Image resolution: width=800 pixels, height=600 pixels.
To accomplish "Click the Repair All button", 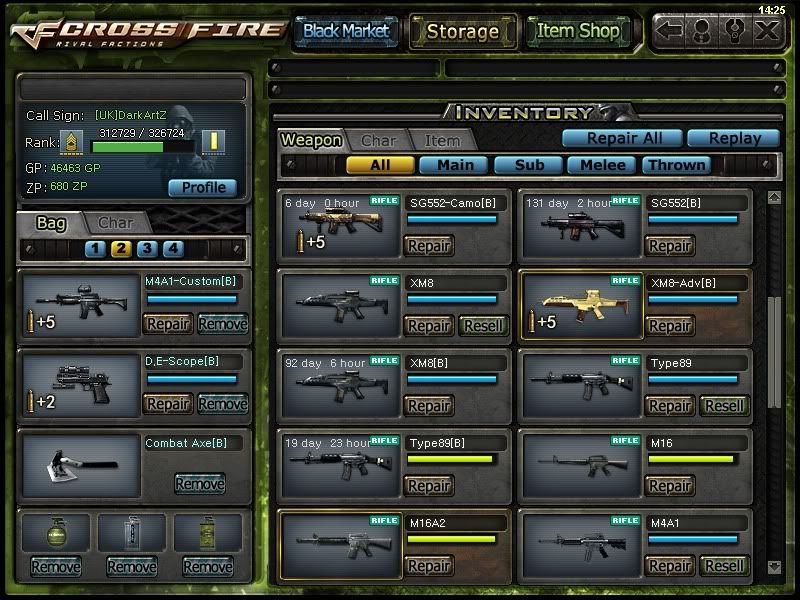I will (620, 139).
